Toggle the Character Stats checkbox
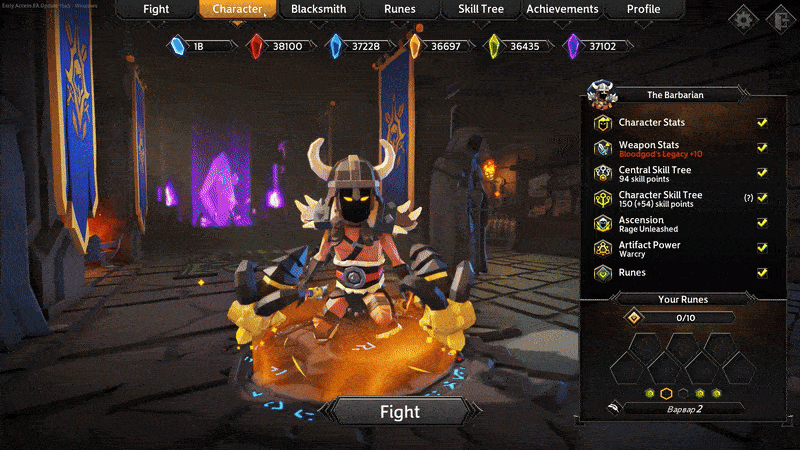The height and width of the screenshot is (450, 800). 762,123
